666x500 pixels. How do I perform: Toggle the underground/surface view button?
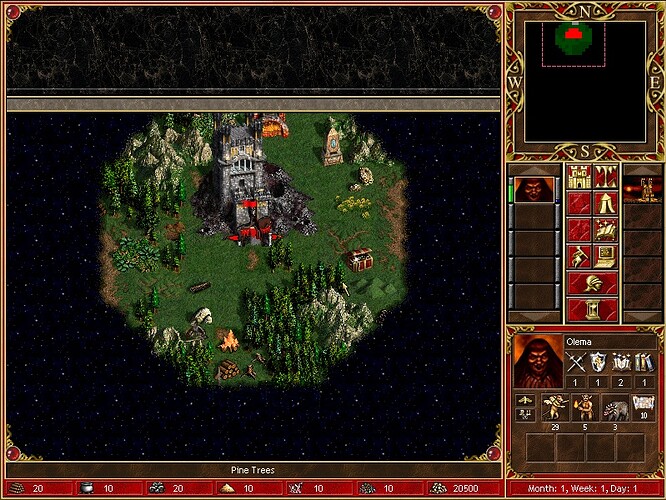point(605,177)
